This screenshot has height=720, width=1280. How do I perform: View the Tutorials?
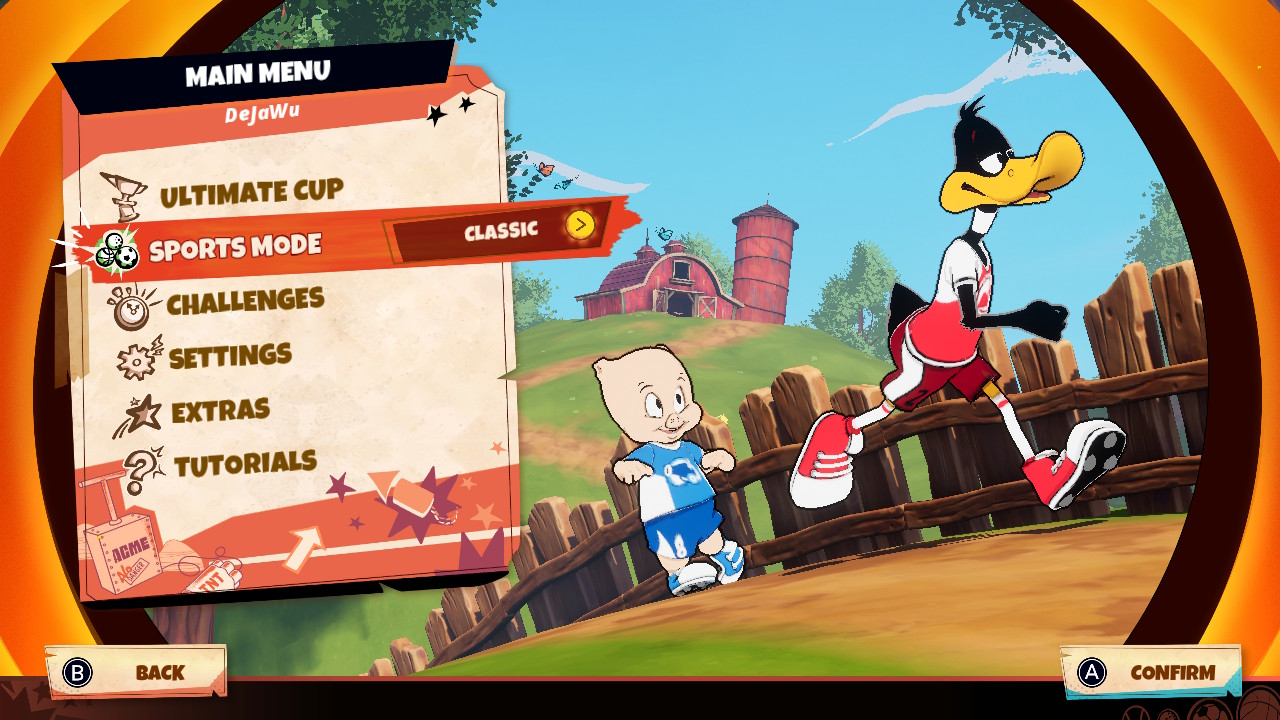tap(244, 464)
